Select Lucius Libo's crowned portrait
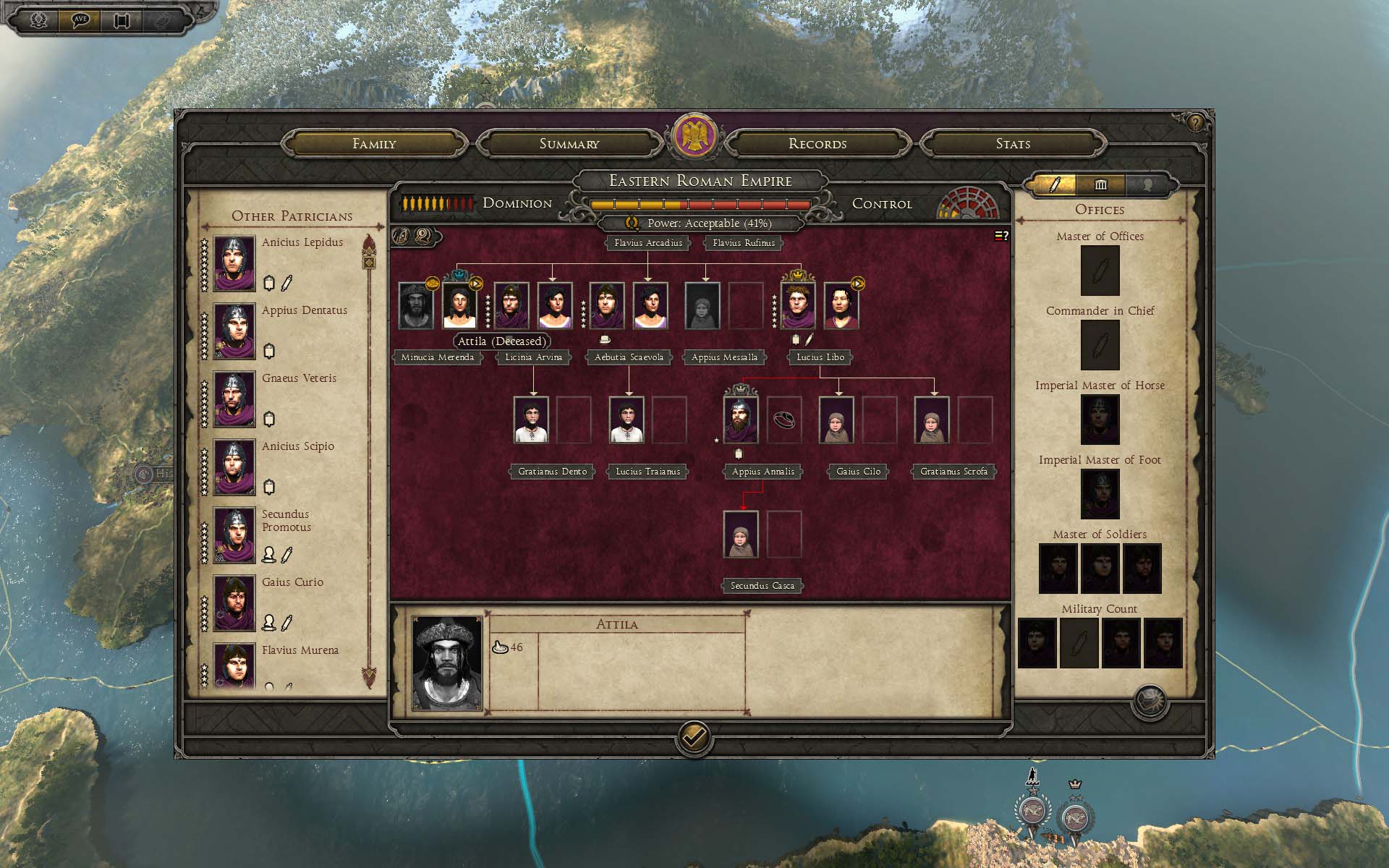 coord(797,306)
